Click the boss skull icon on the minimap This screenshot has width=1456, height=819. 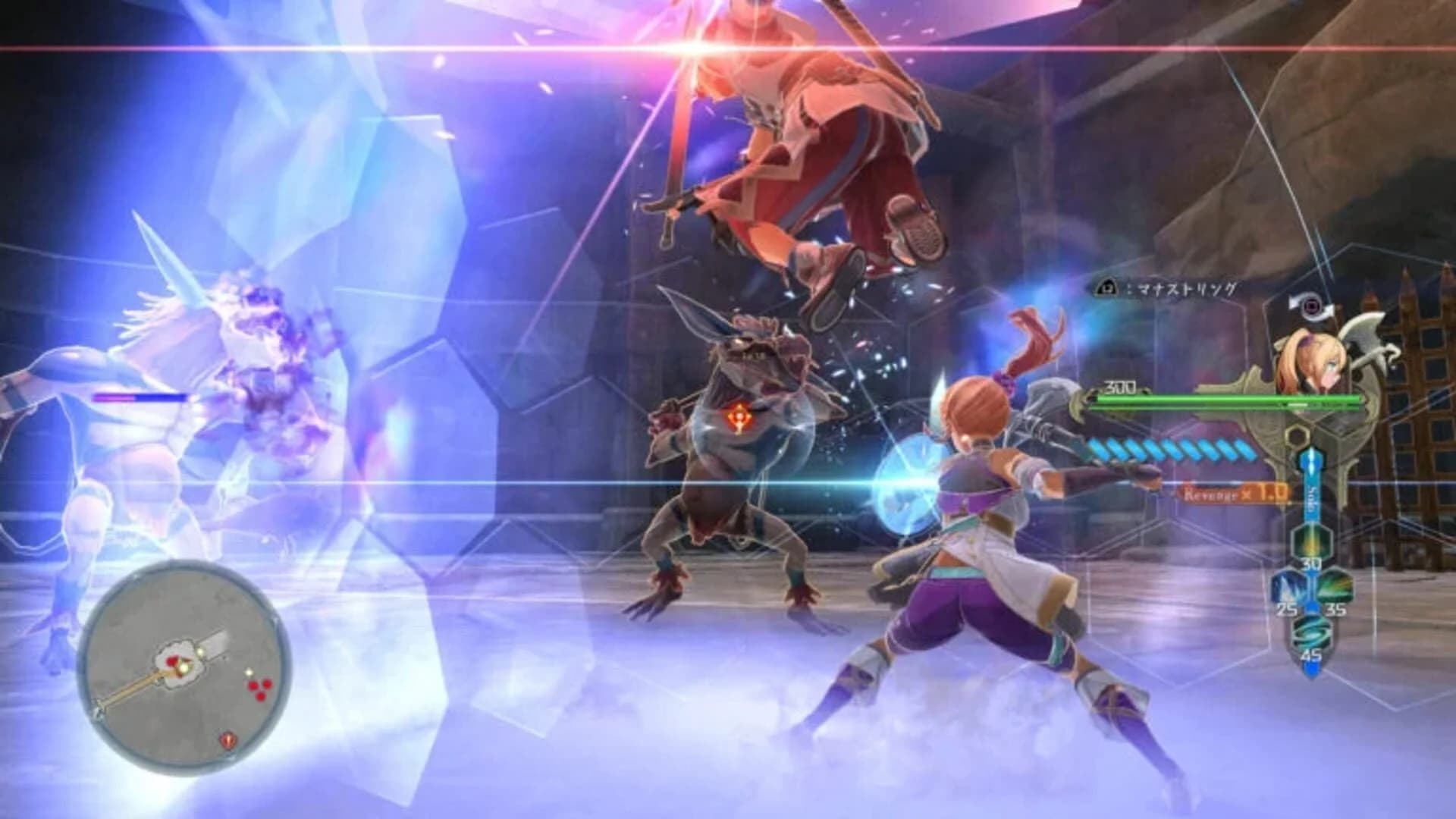pos(227,739)
